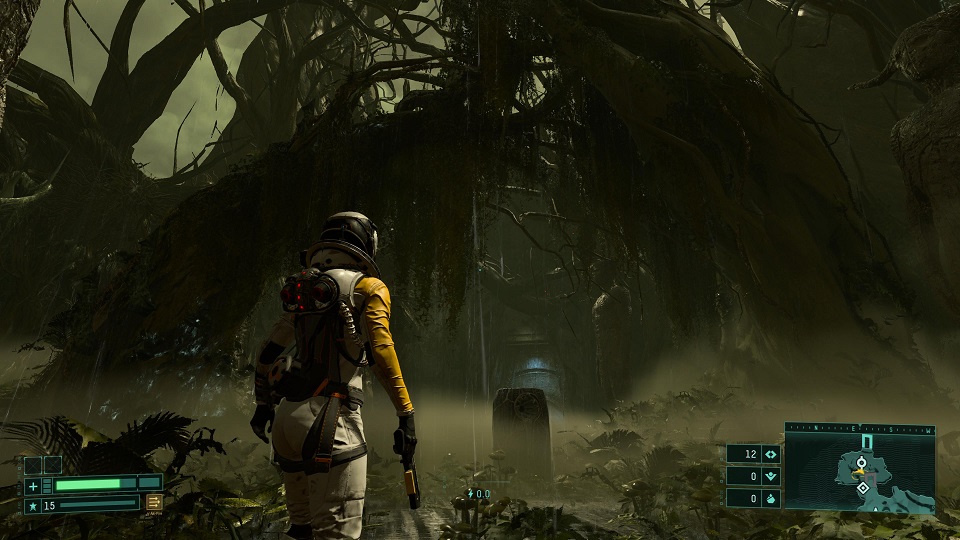The width and height of the screenshot is (960, 540).
Task: Click the door marker atop the minimap
Action: (x=866, y=441)
